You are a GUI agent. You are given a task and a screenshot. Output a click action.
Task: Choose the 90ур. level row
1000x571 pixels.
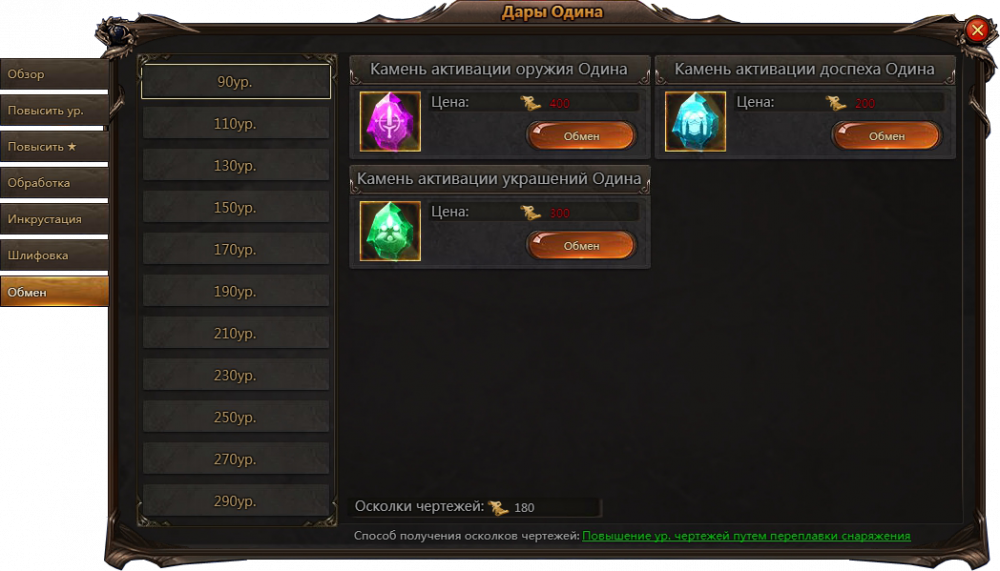coord(236,82)
